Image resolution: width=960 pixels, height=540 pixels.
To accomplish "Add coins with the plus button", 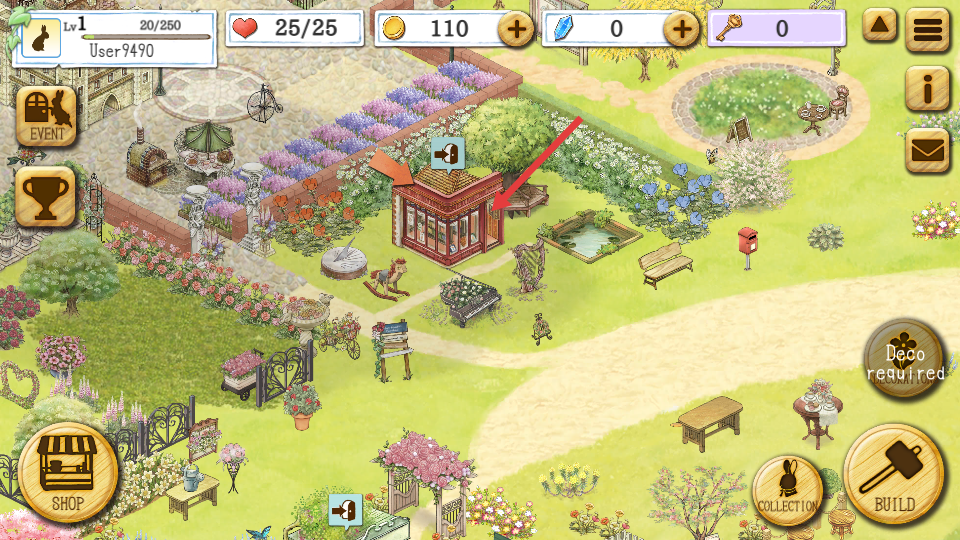I will (x=516, y=30).
